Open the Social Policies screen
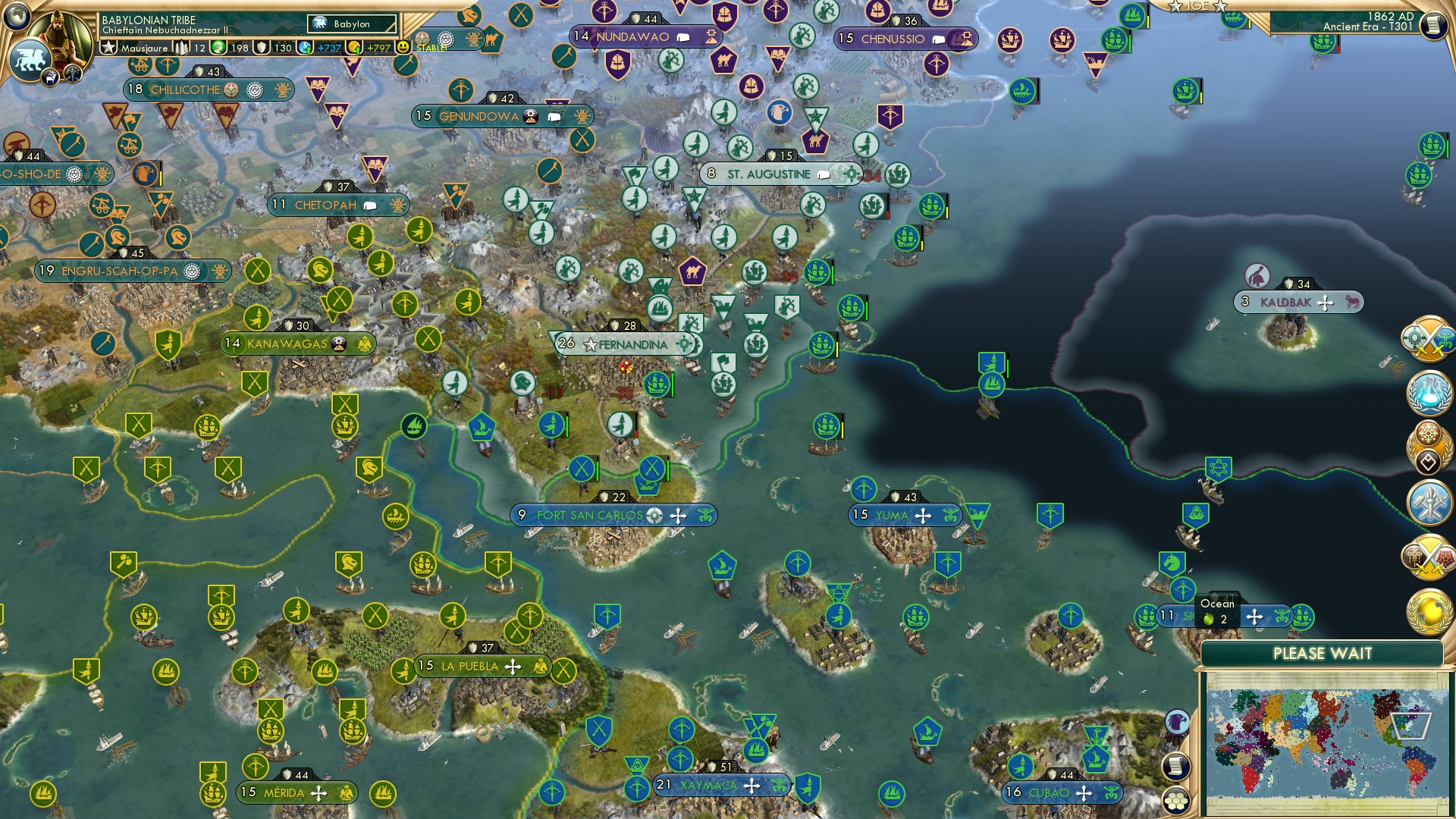 pos(1426,444)
